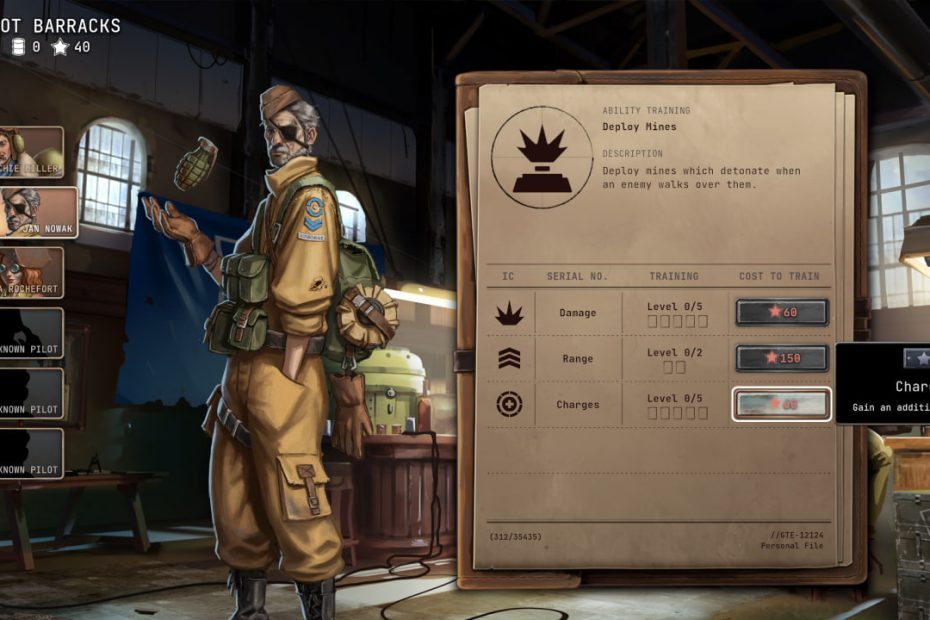The width and height of the screenshot is (930, 620).
Task: Choose the Miller pilot portrait
Action: coord(30,152)
